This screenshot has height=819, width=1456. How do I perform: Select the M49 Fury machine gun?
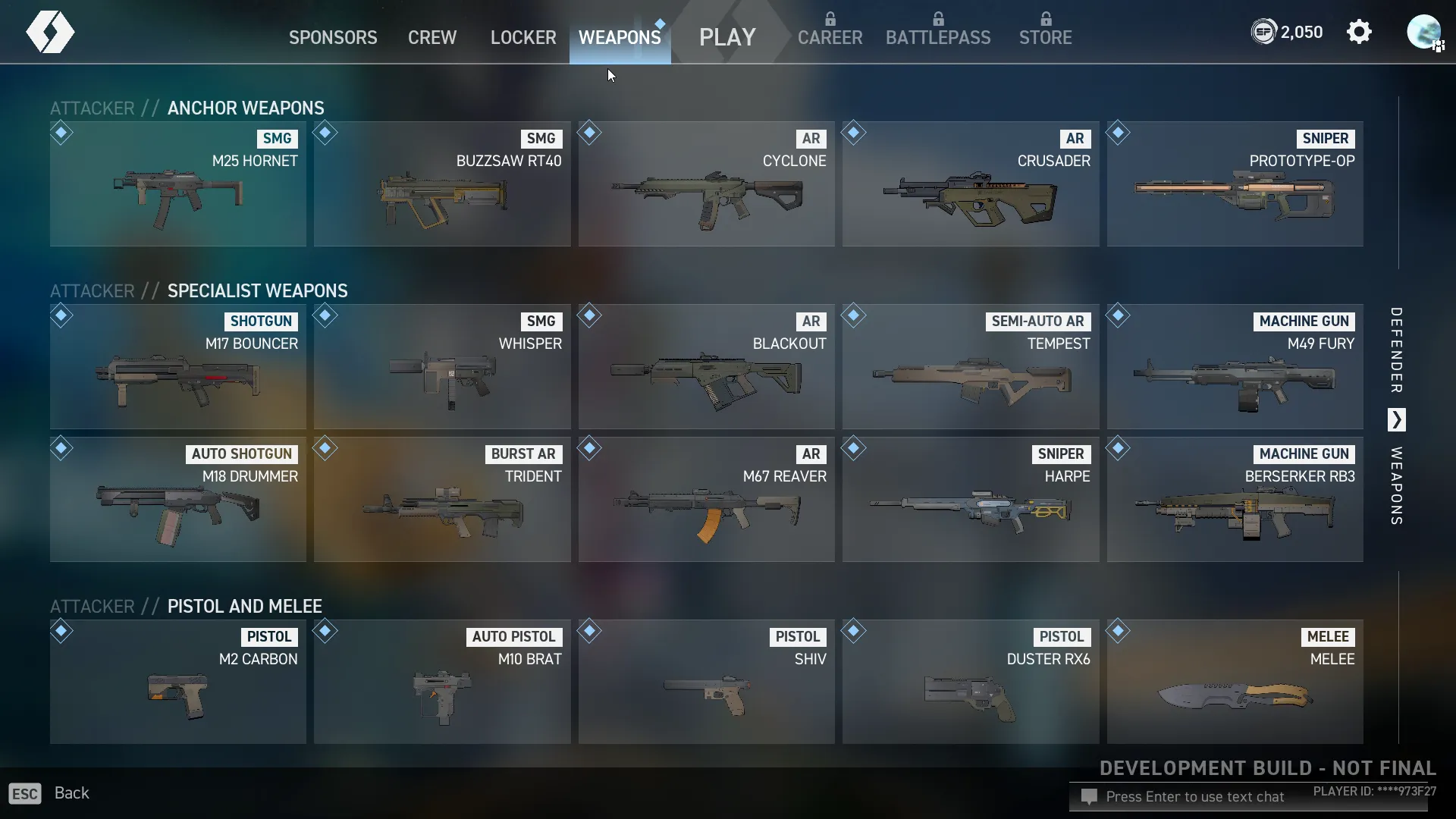1235,367
